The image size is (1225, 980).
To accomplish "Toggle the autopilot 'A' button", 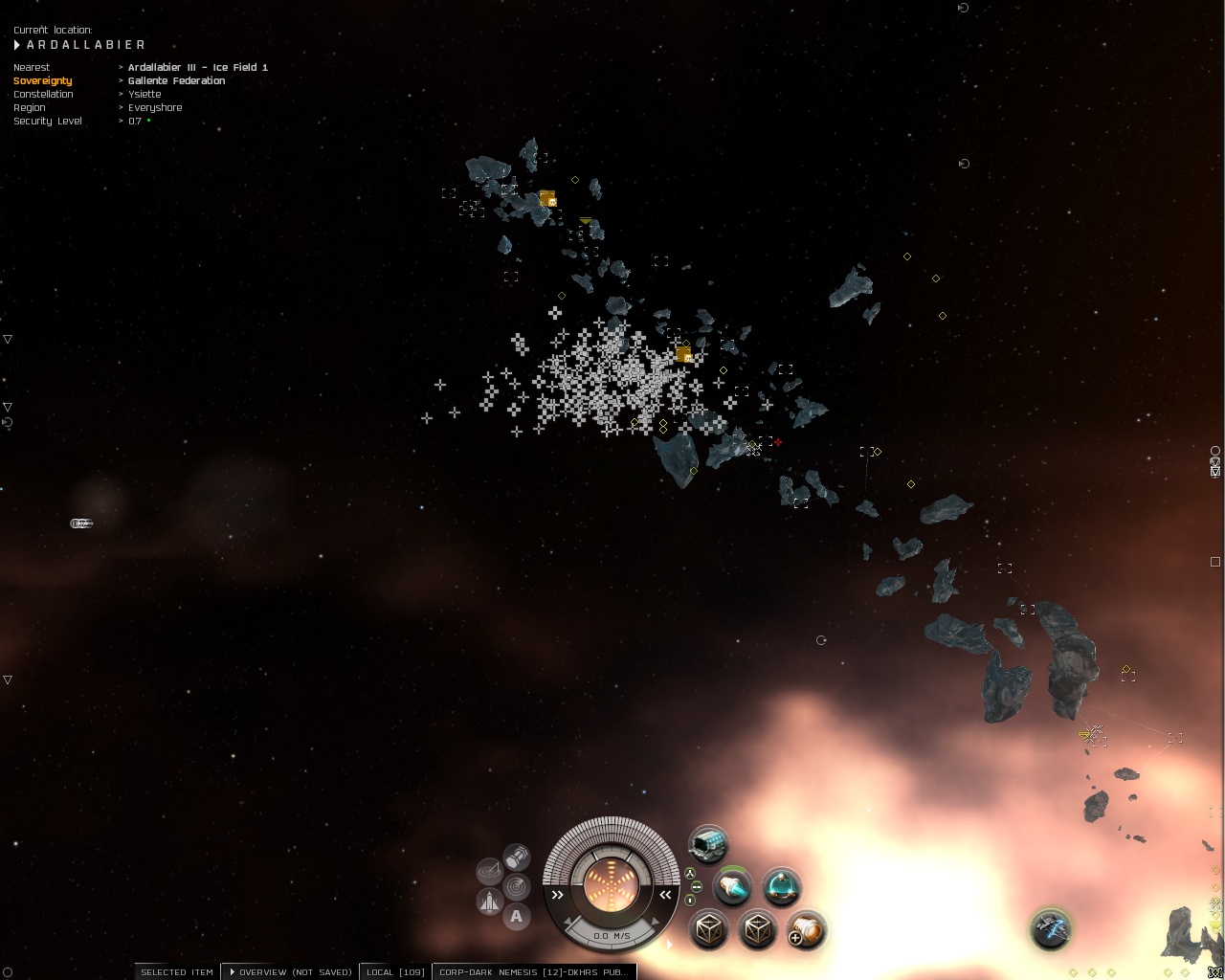I will click(x=517, y=917).
